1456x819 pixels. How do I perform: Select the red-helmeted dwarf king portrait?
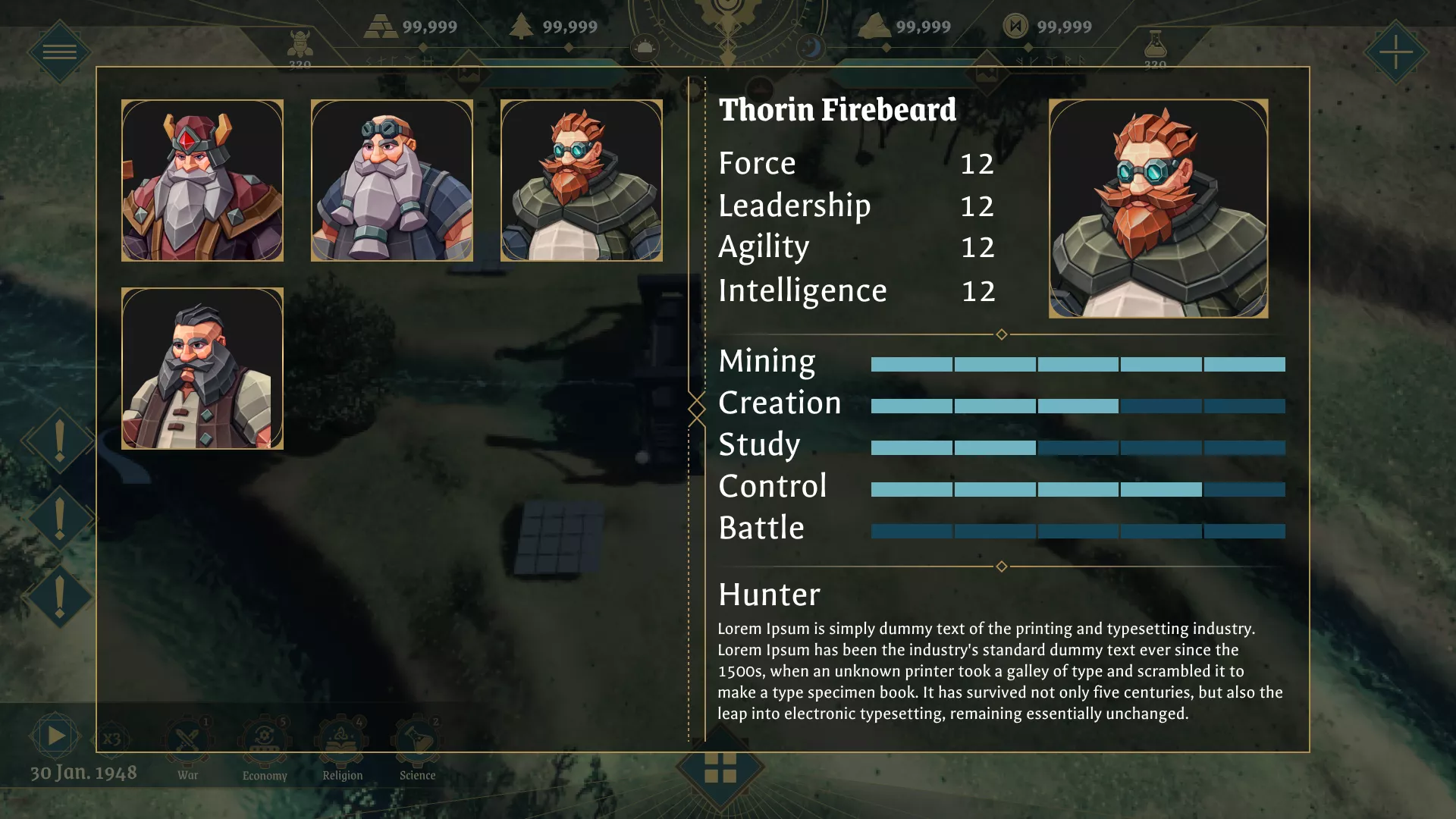[202, 180]
